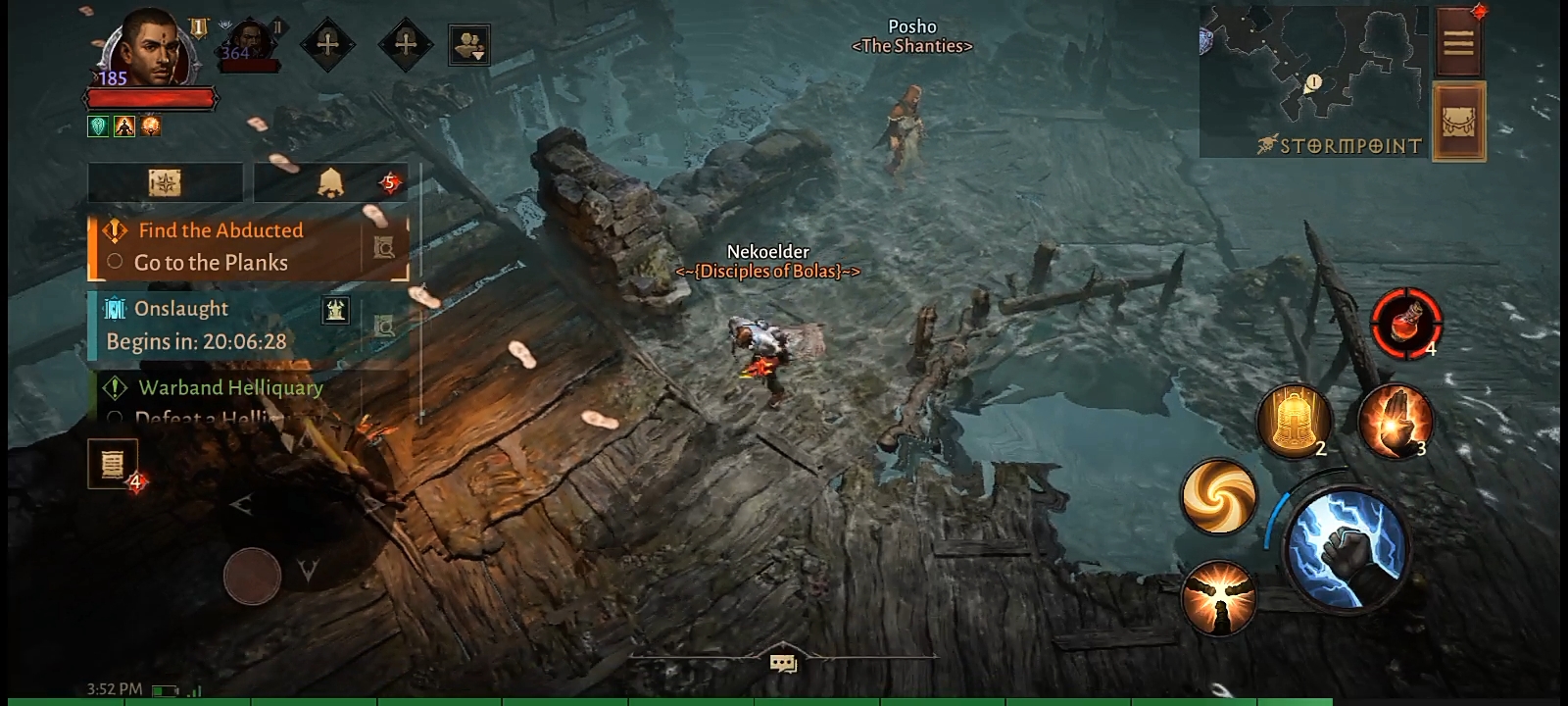Activate the winged figure skill
Screen dimensions: 1568x706
1219,597
